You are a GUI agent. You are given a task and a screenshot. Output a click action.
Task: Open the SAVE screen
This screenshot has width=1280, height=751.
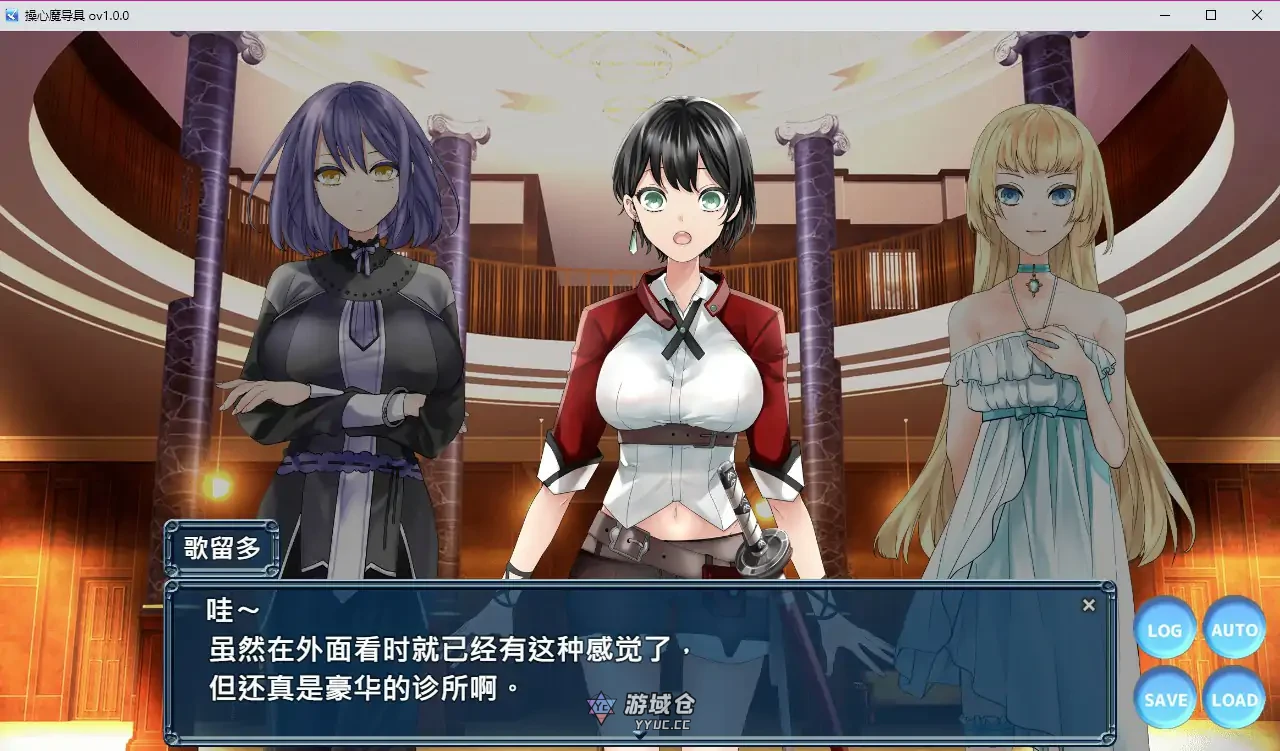tap(1164, 699)
